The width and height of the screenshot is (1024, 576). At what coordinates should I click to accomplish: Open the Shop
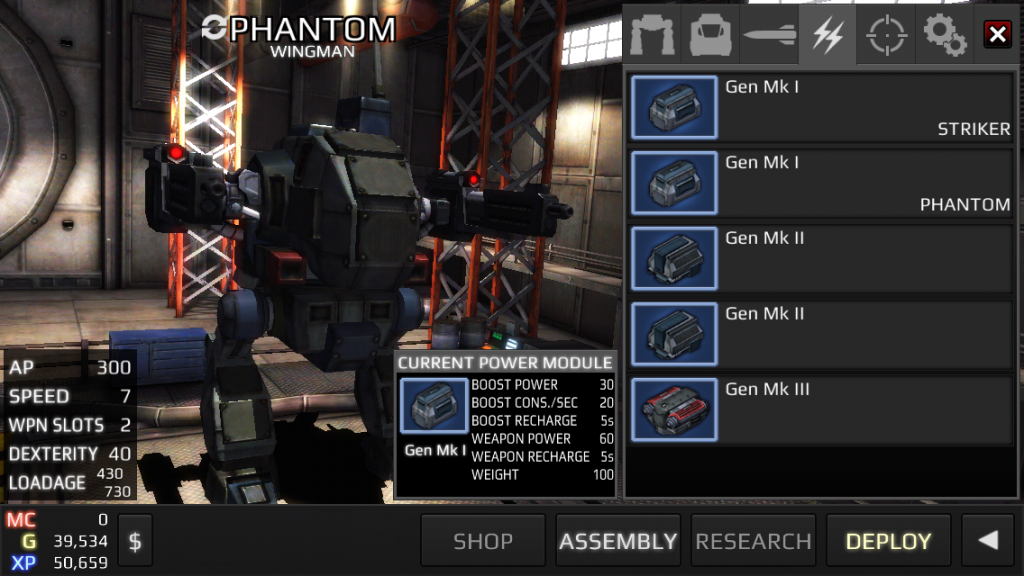[x=483, y=541]
